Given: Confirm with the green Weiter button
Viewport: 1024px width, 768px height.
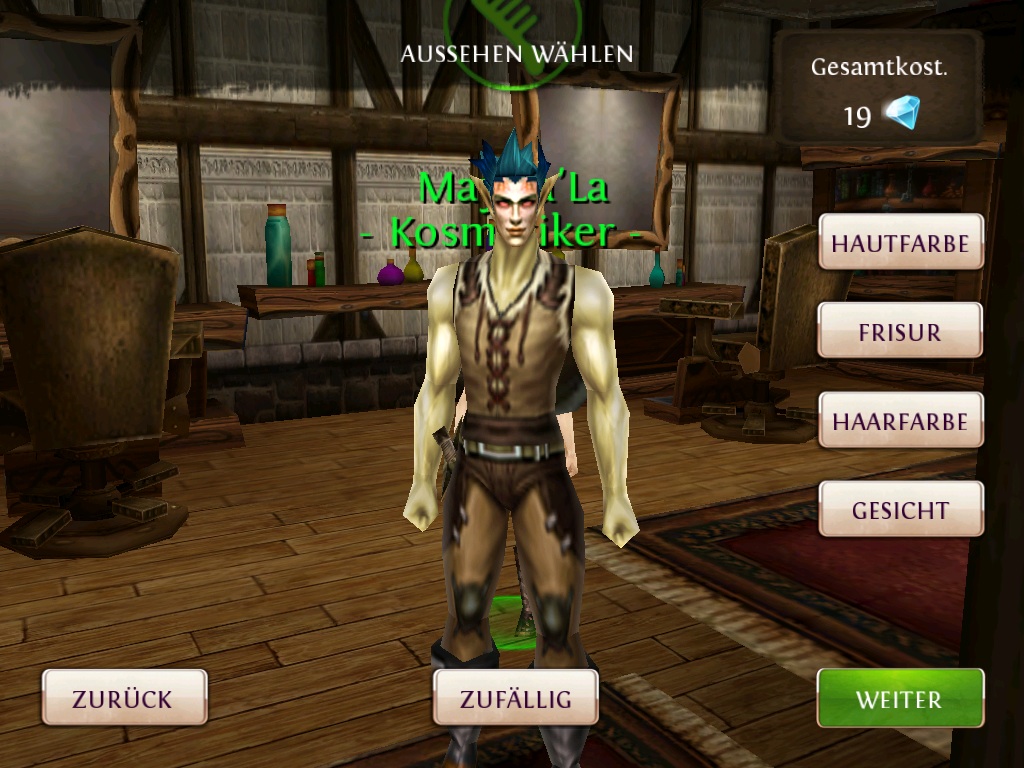Looking at the screenshot, I should coord(899,697).
